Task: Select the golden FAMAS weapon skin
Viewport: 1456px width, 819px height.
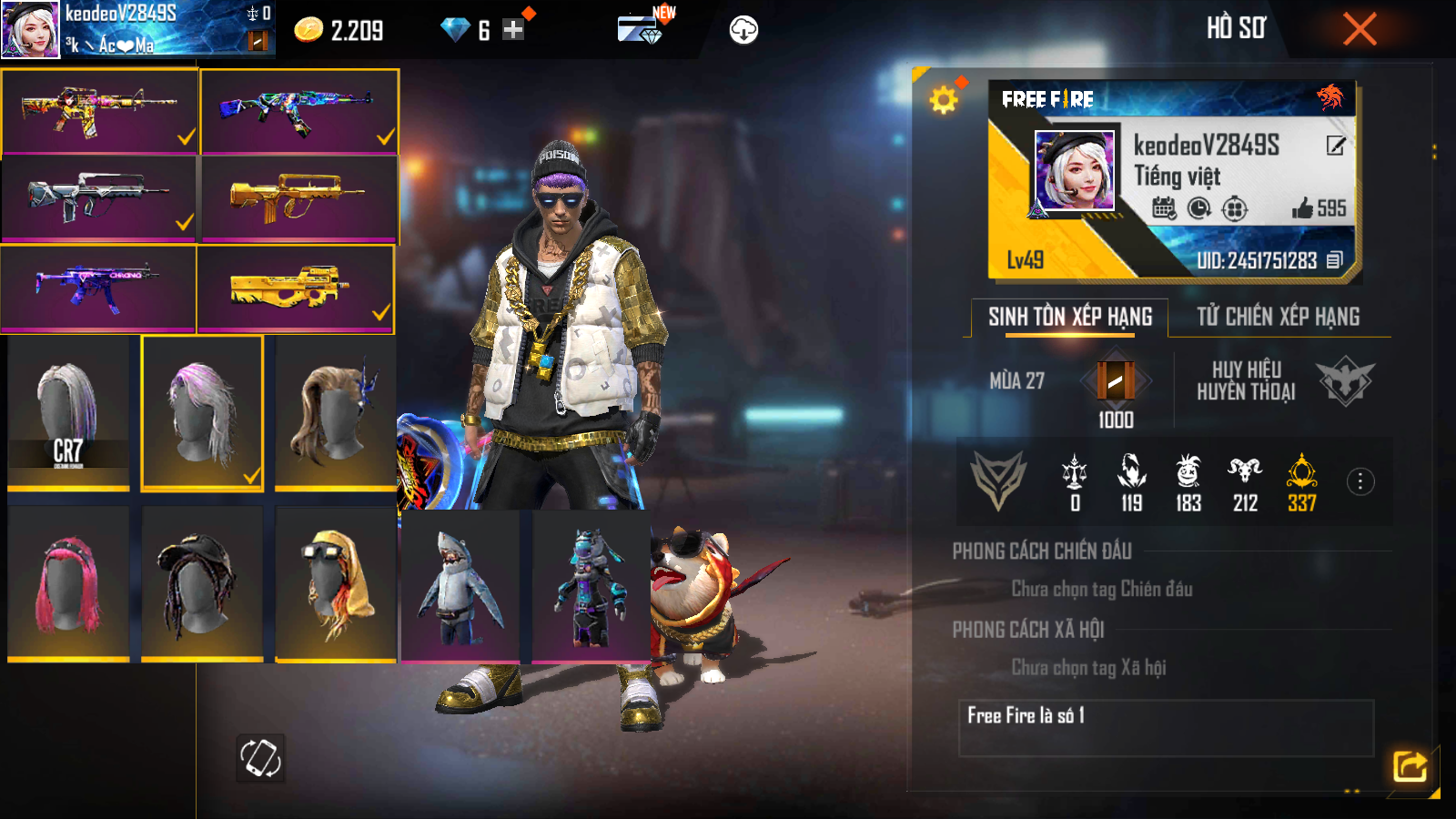Action: [298, 197]
